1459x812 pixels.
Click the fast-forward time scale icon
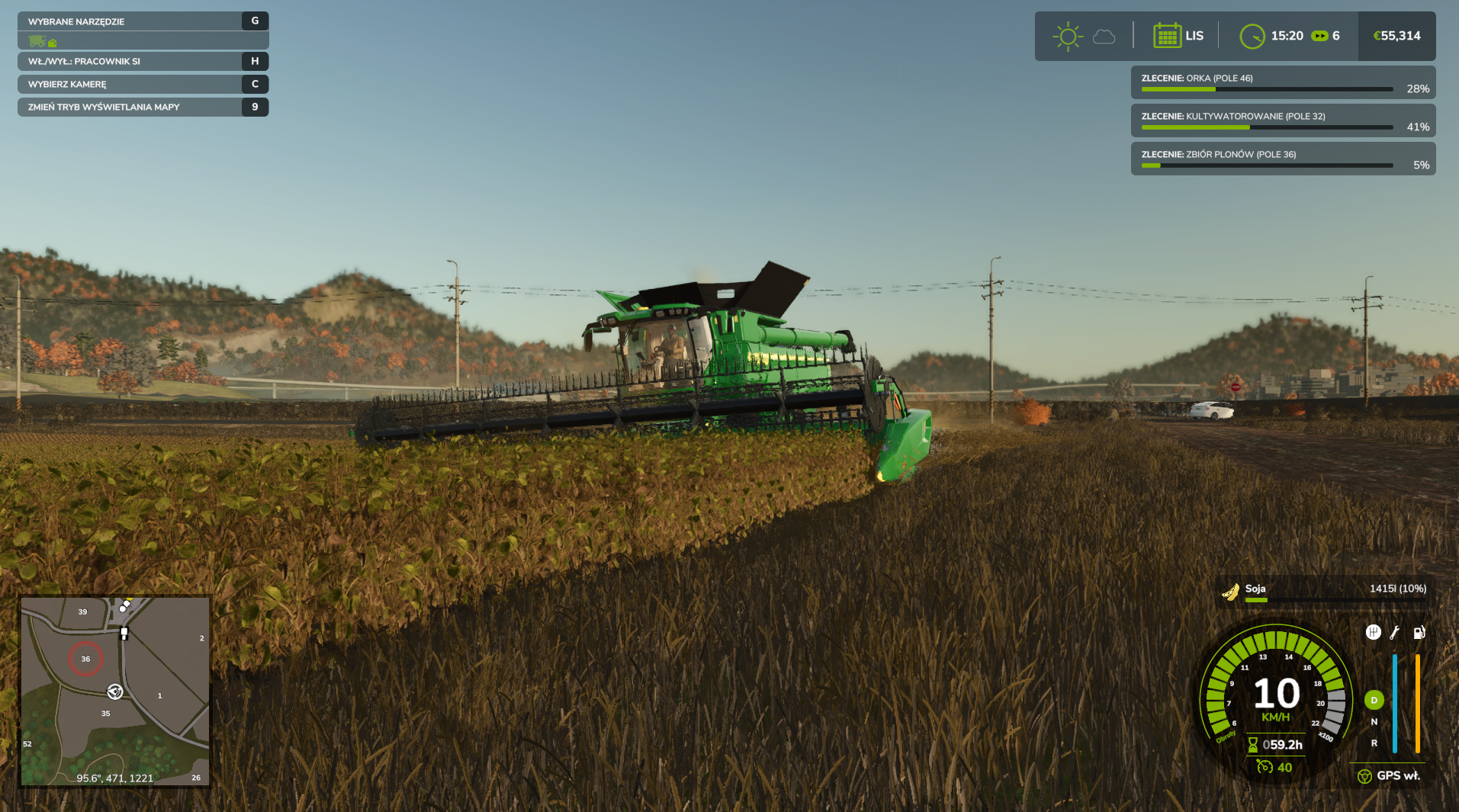click(x=1319, y=36)
